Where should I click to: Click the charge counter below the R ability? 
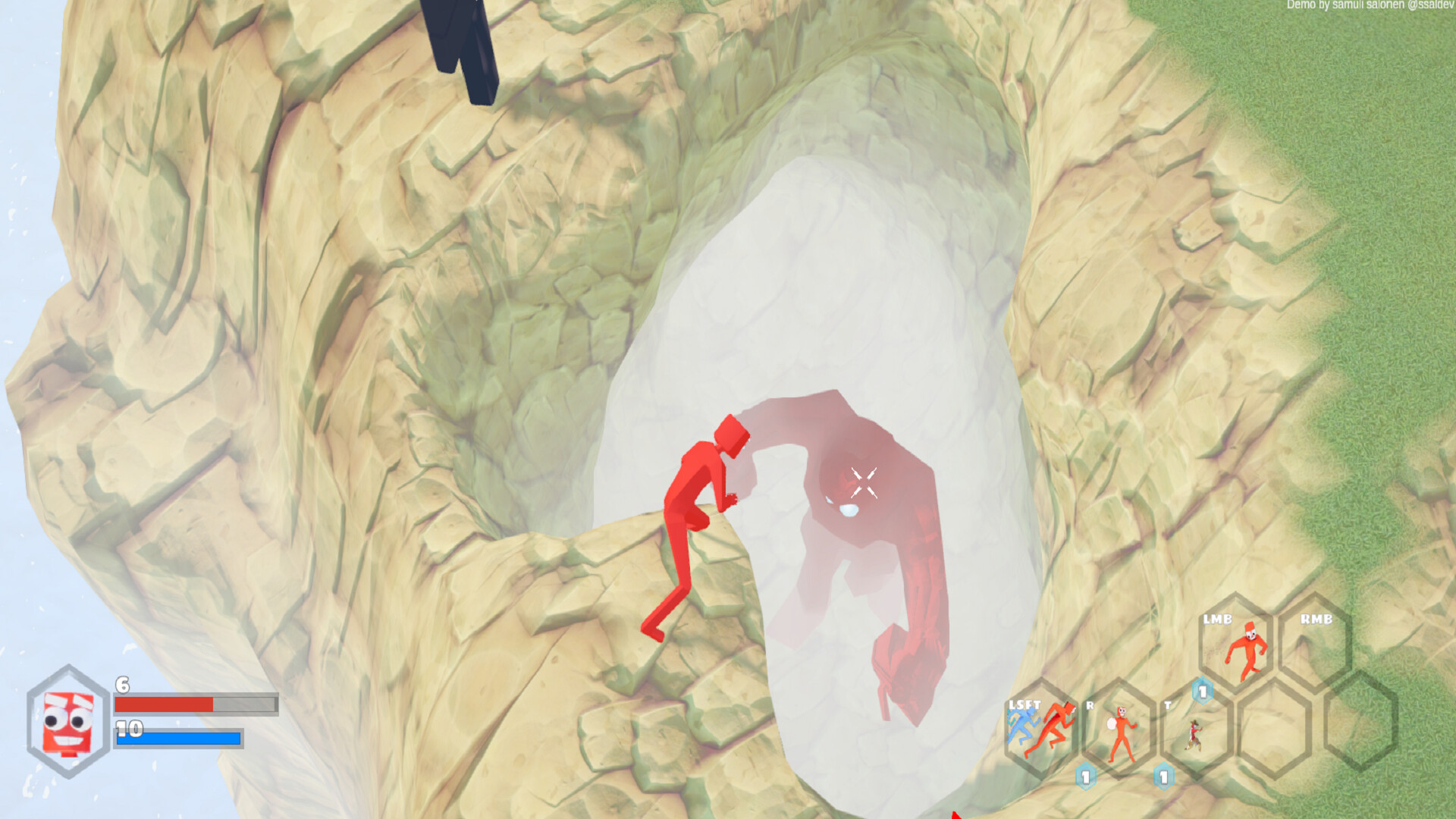1085,777
